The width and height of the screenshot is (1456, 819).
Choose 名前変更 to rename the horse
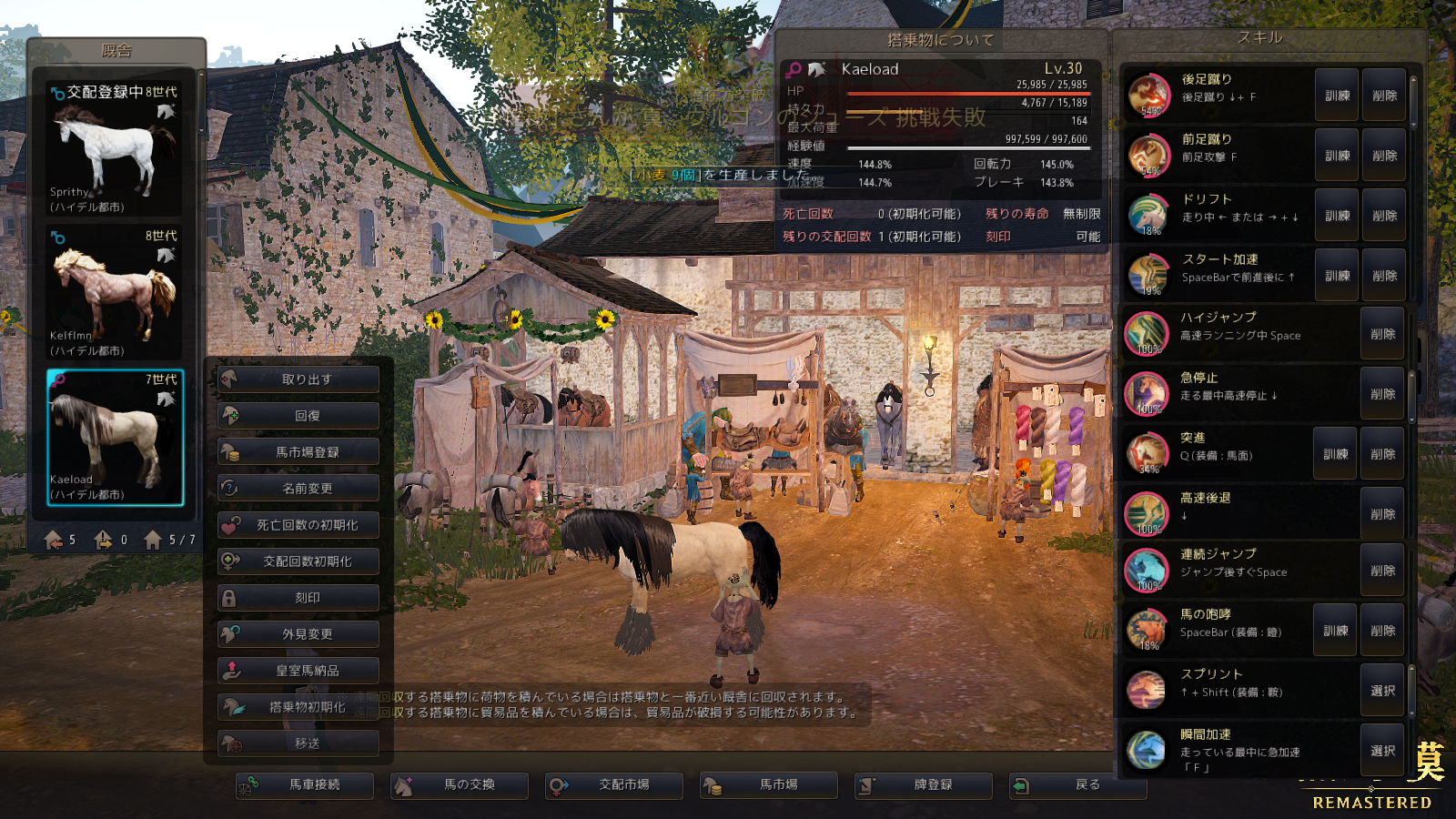click(298, 489)
